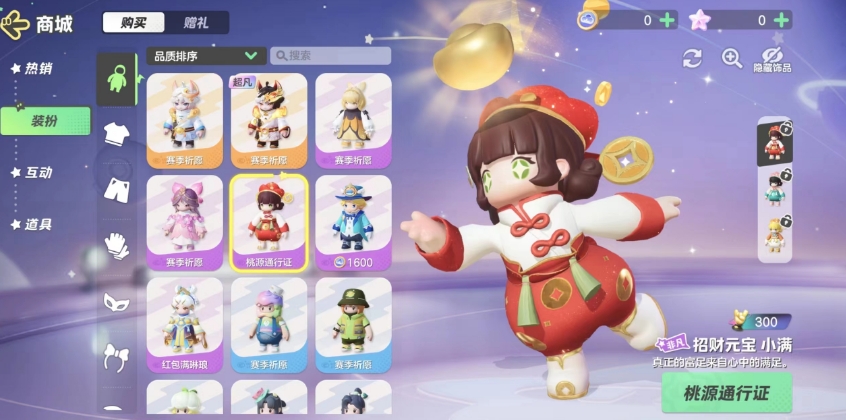Switch to the 赠礼 gift tab

coord(196,22)
